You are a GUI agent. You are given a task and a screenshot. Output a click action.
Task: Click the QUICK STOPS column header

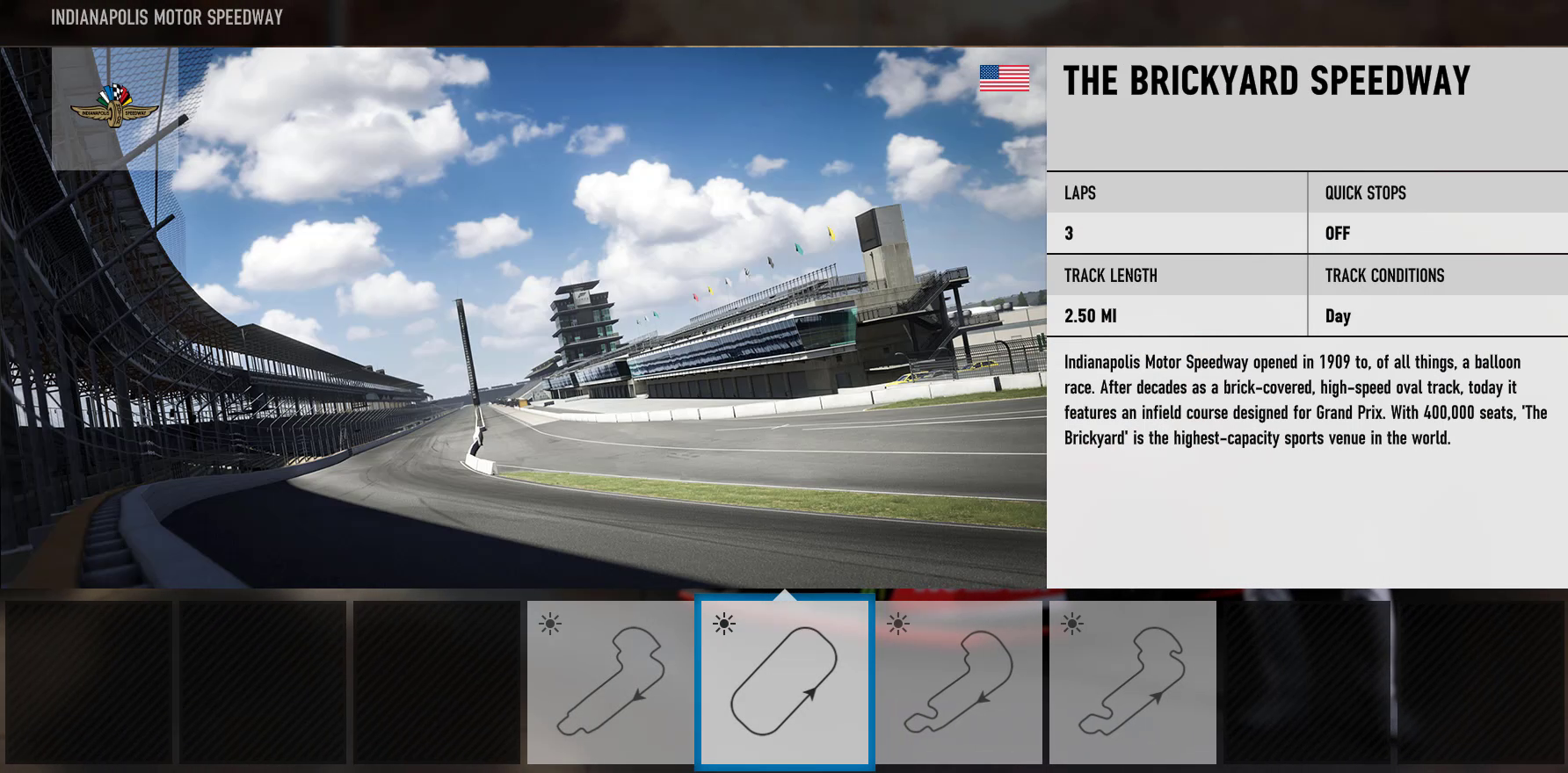coord(1365,192)
